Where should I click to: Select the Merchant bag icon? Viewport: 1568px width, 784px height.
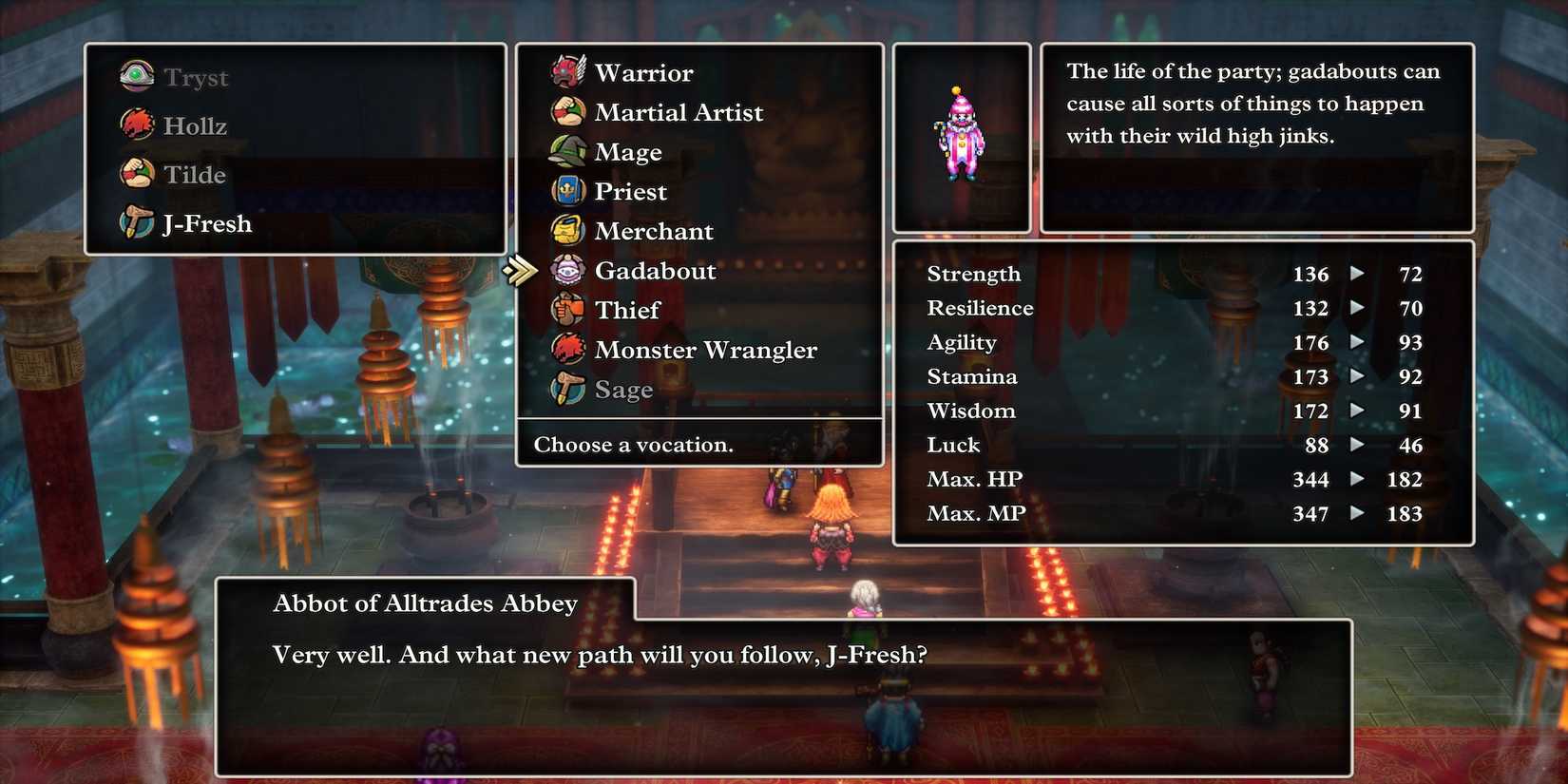coord(568,231)
